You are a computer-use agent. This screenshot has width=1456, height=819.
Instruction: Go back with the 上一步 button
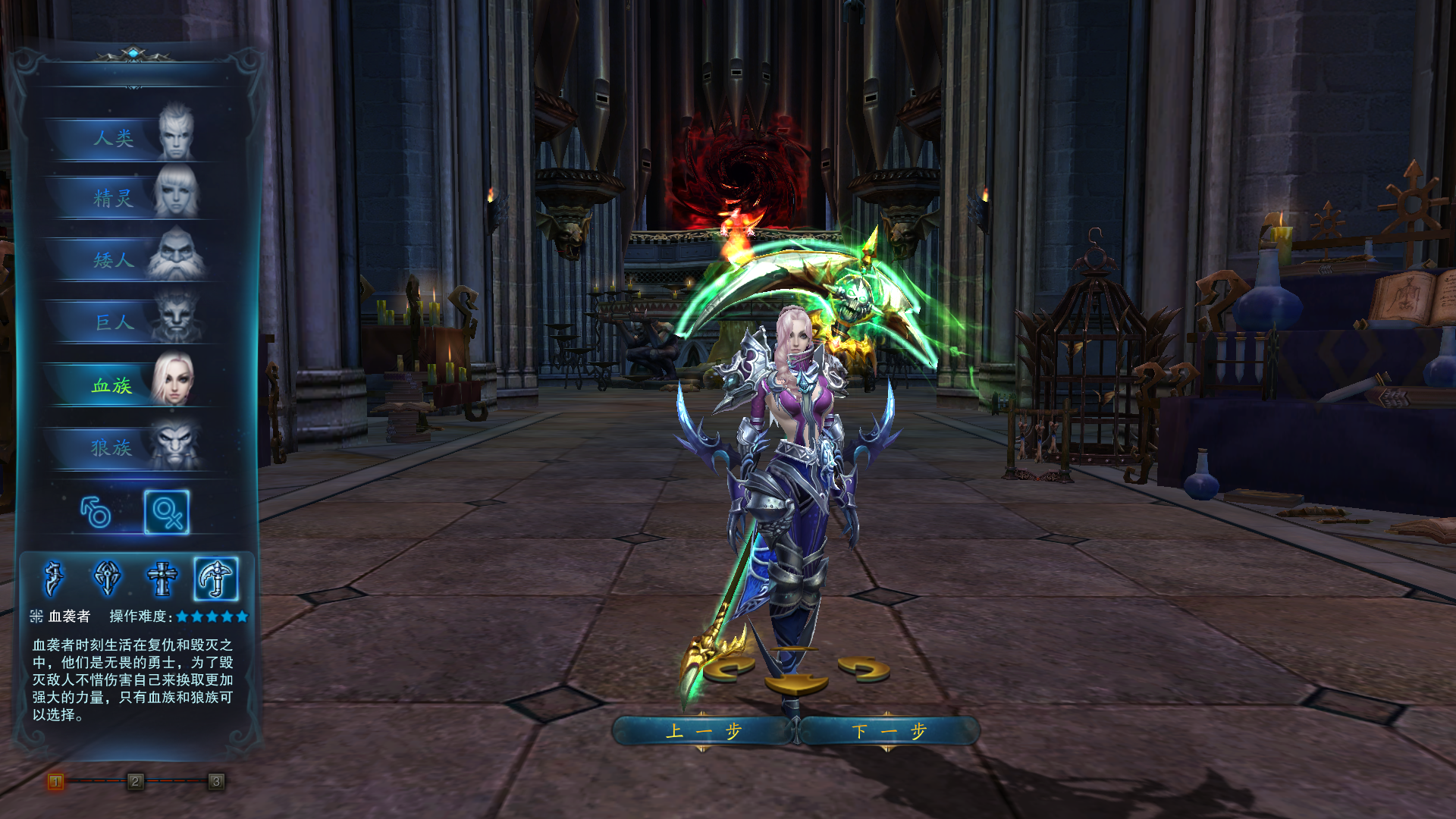703,731
